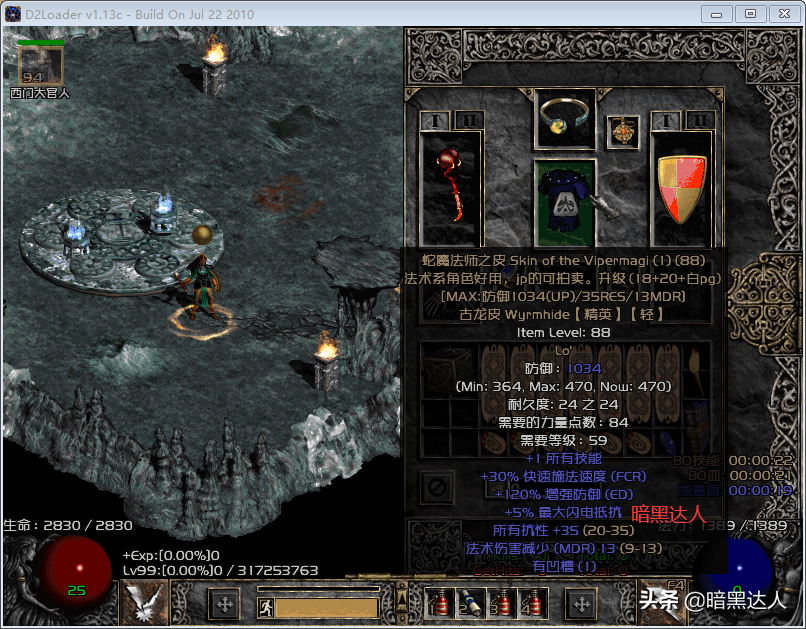Close the inventory with the round button

436,487
